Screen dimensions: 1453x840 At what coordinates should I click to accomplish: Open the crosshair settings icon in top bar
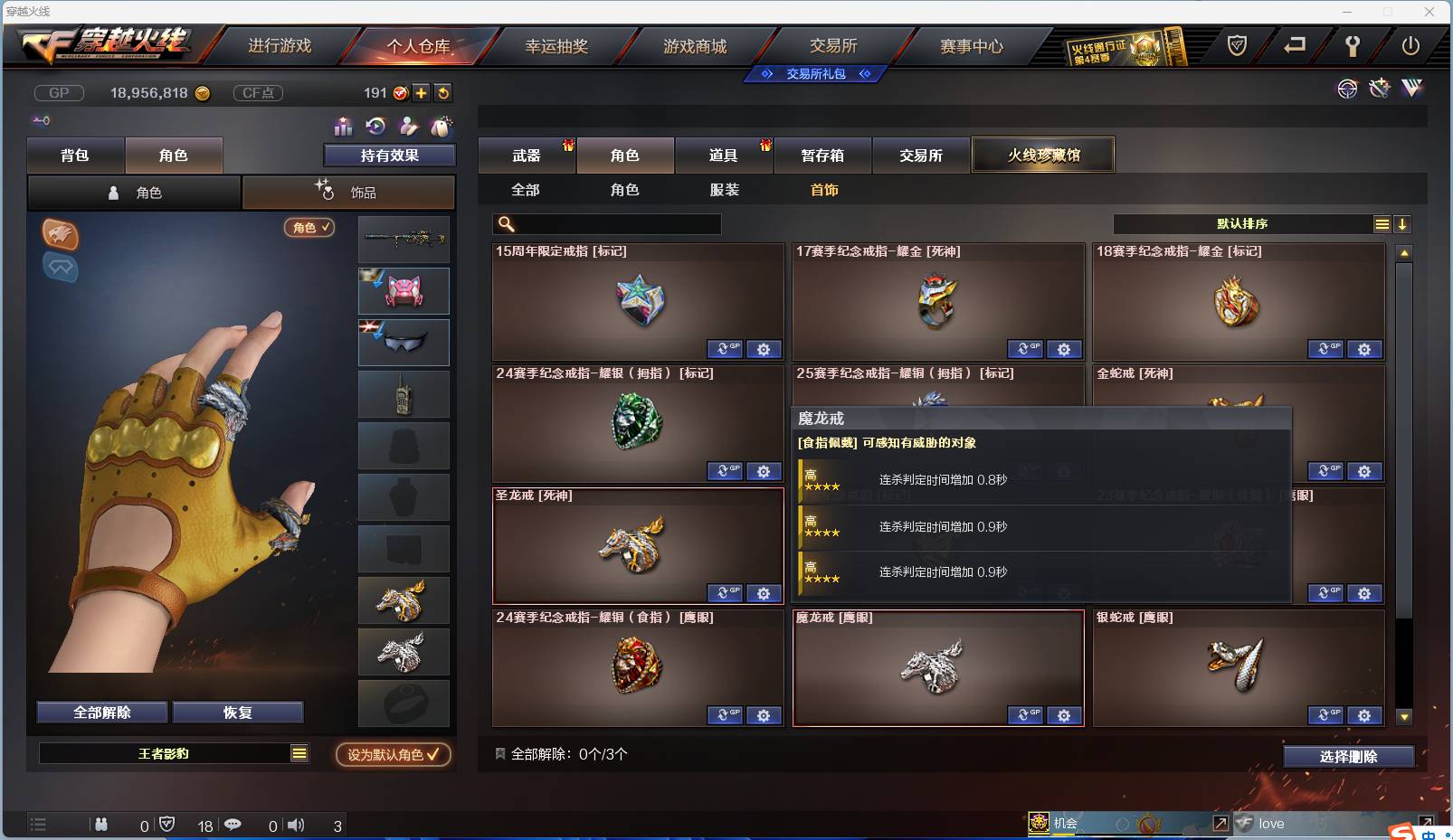(1347, 90)
